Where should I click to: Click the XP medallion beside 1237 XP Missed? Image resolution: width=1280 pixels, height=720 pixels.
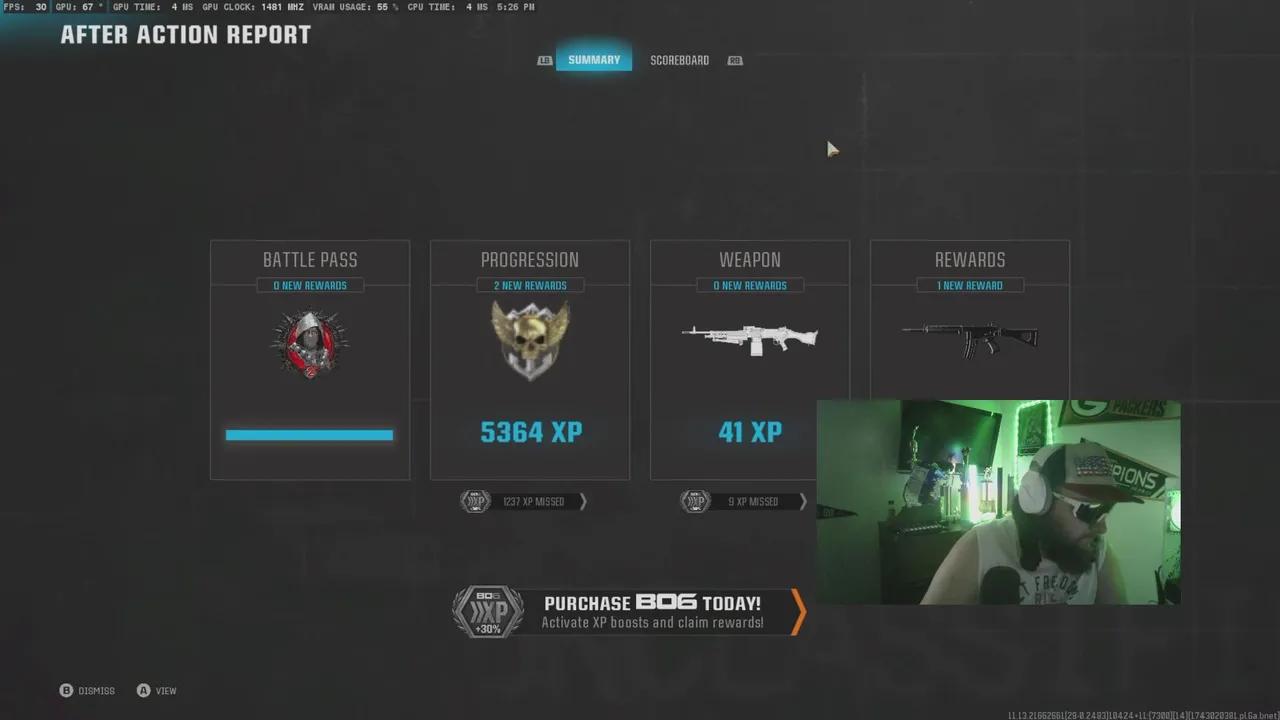point(475,501)
